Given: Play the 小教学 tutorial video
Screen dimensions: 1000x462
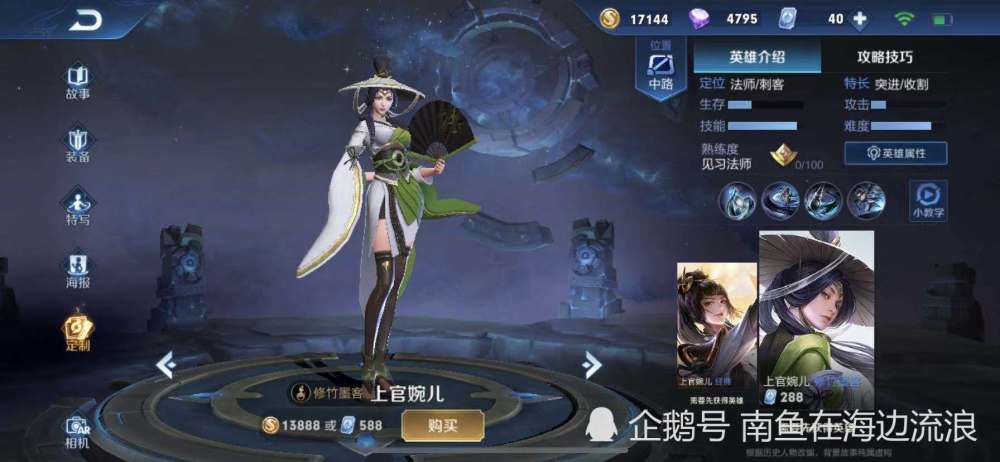Looking at the screenshot, I should point(928,198).
